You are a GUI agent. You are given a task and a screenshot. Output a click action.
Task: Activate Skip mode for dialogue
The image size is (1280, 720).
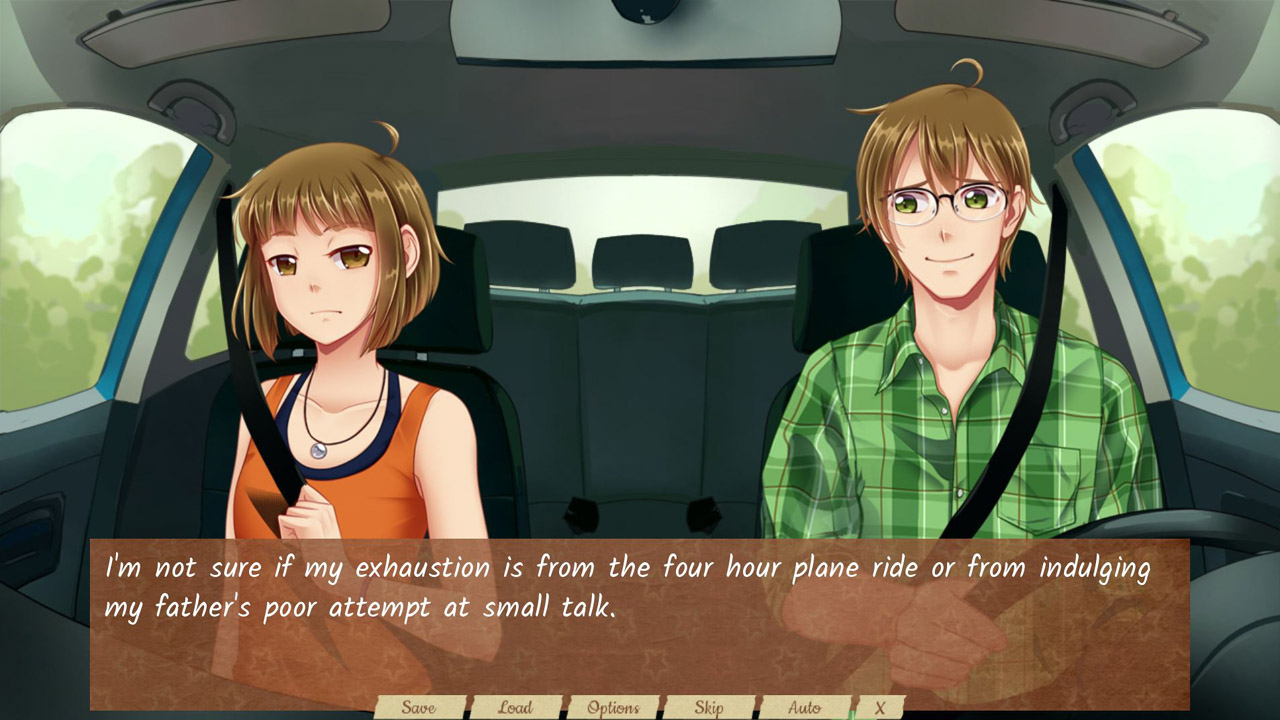[x=709, y=707]
